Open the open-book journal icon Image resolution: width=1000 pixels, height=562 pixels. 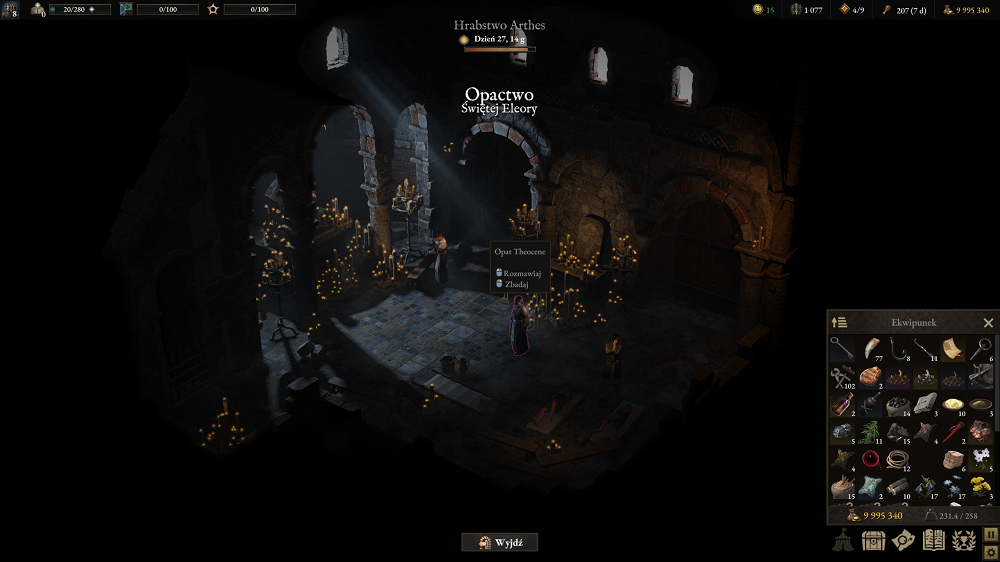(x=933, y=540)
